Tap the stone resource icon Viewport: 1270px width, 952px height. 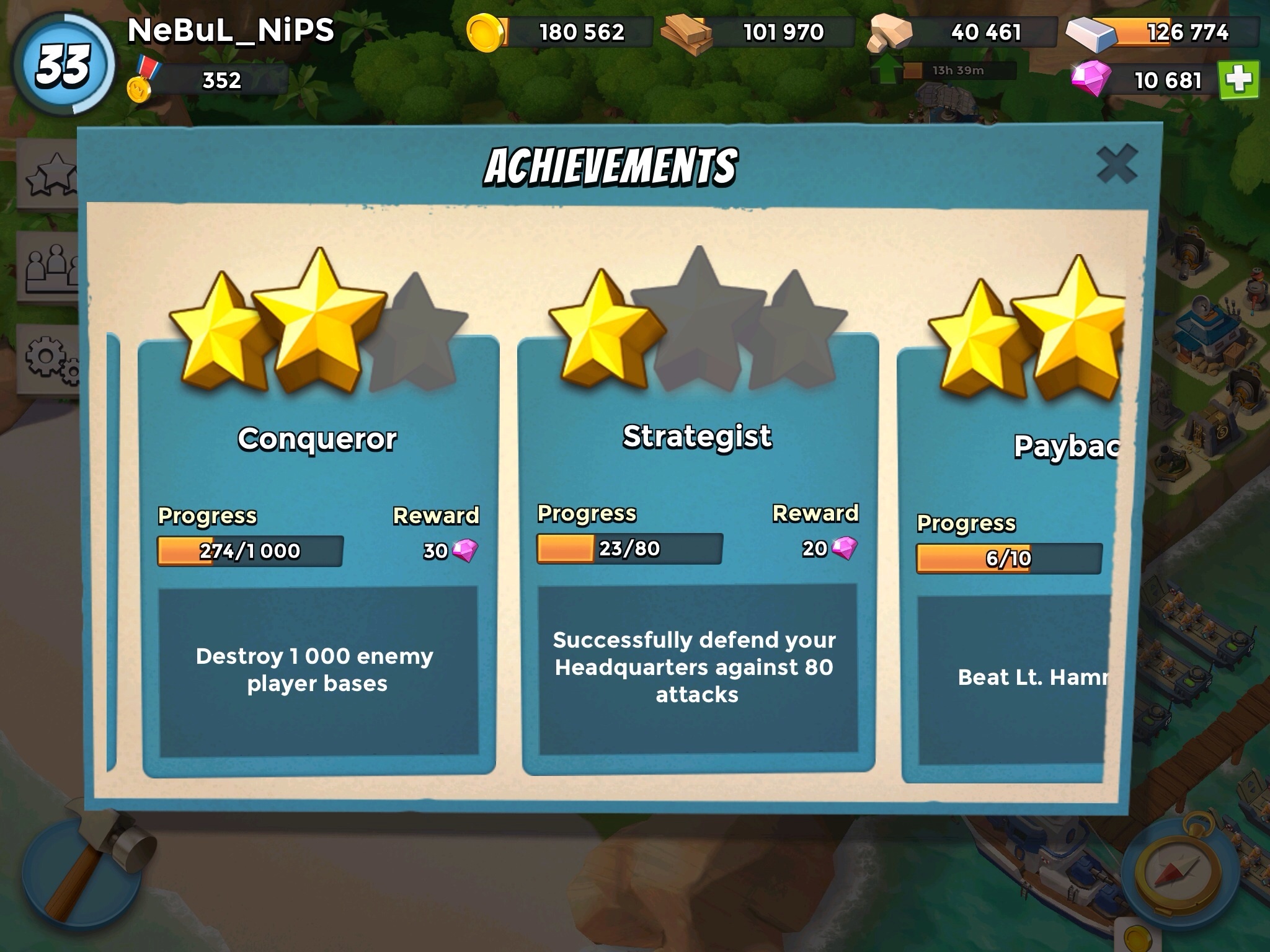pyautogui.click(x=890, y=34)
